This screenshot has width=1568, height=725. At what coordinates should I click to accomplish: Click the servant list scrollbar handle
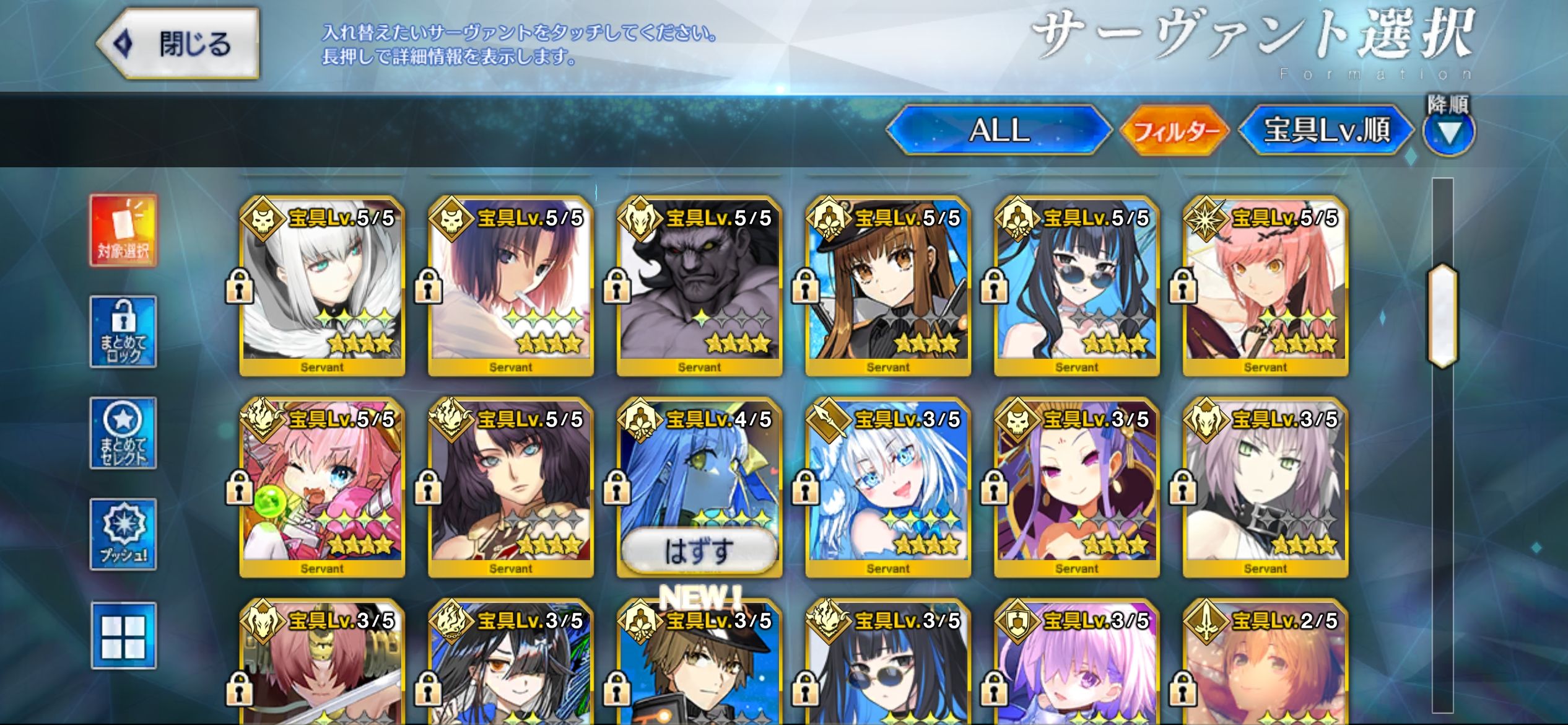[1442, 316]
